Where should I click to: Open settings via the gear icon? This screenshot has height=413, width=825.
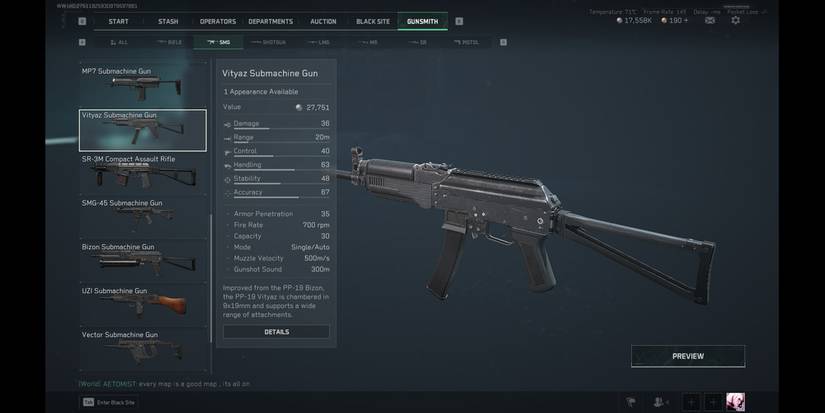(x=735, y=20)
